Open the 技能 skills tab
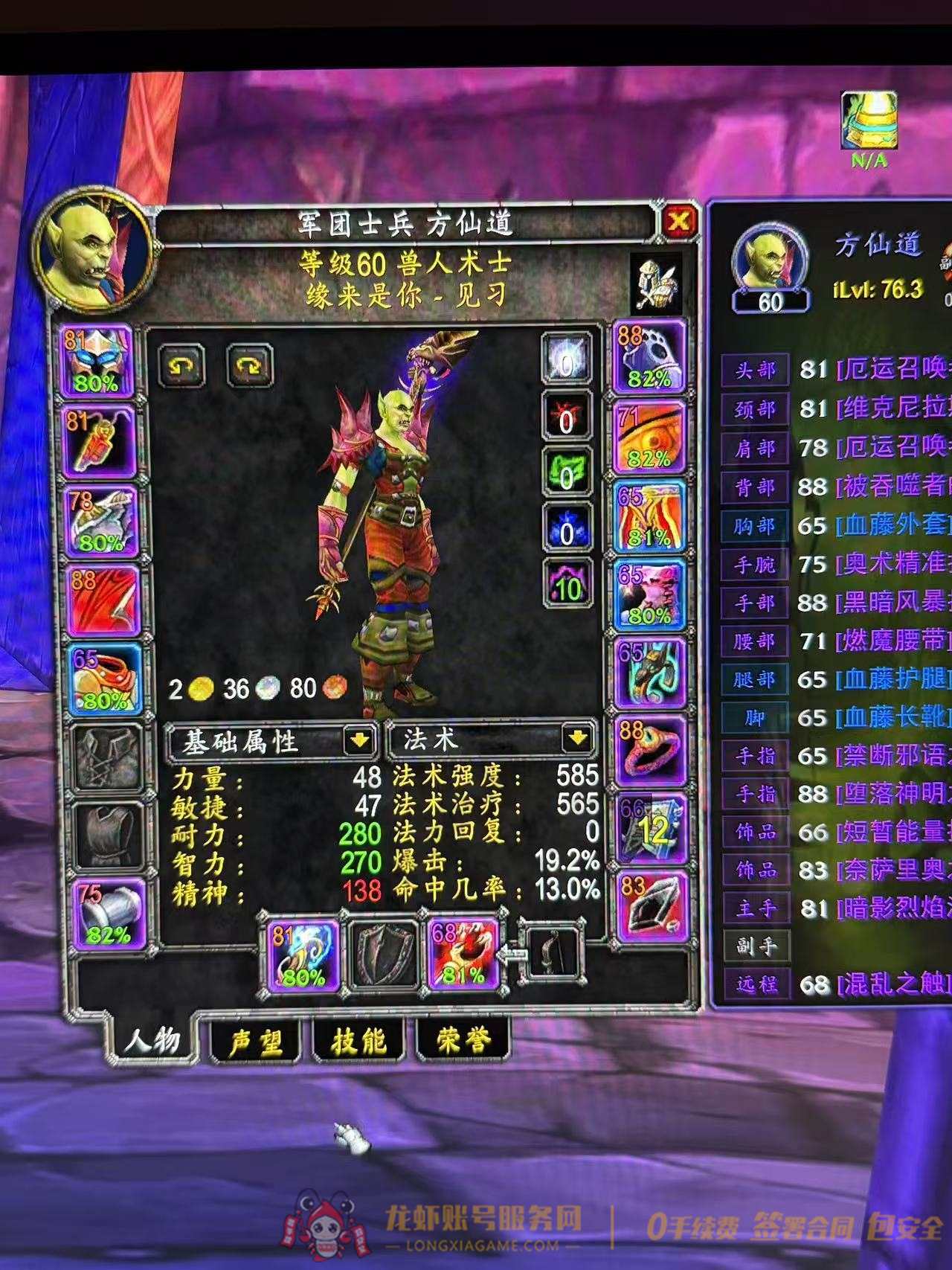Screen dimensions: 952x1270 coord(358,1042)
